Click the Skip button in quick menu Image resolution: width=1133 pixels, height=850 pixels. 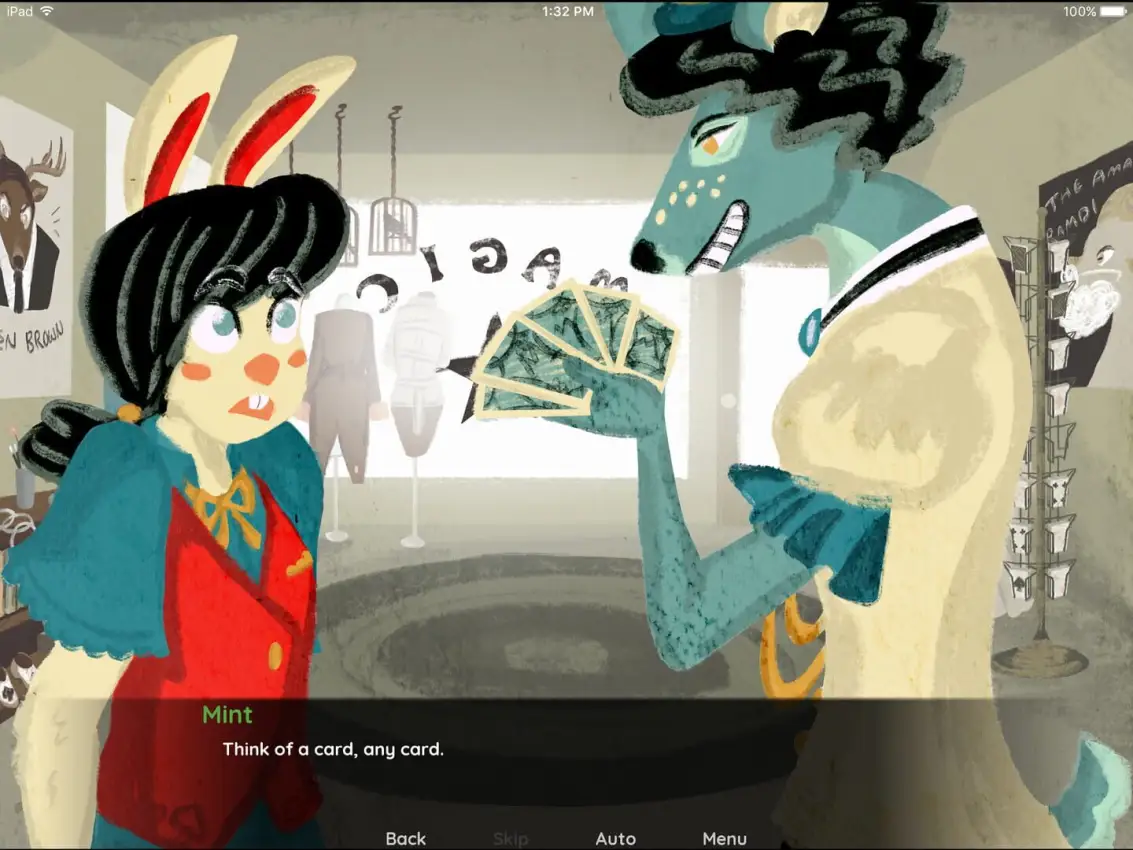[x=510, y=838]
